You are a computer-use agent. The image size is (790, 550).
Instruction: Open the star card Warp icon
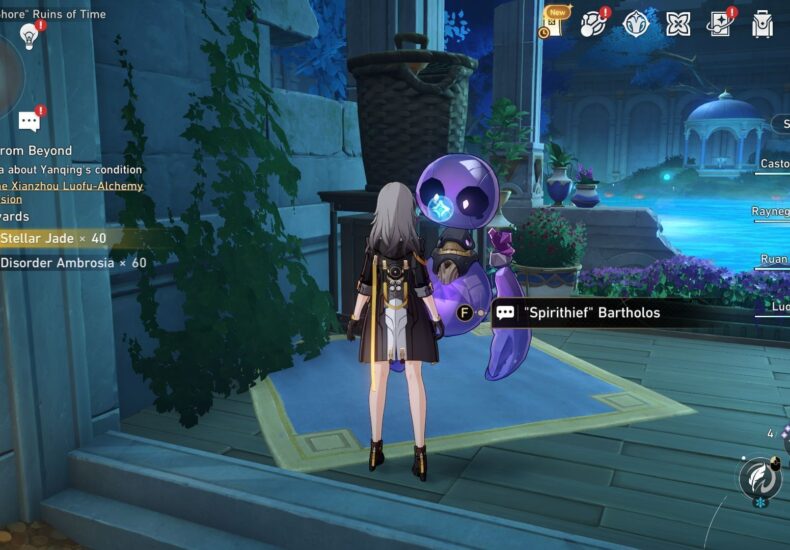tap(720, 24)
